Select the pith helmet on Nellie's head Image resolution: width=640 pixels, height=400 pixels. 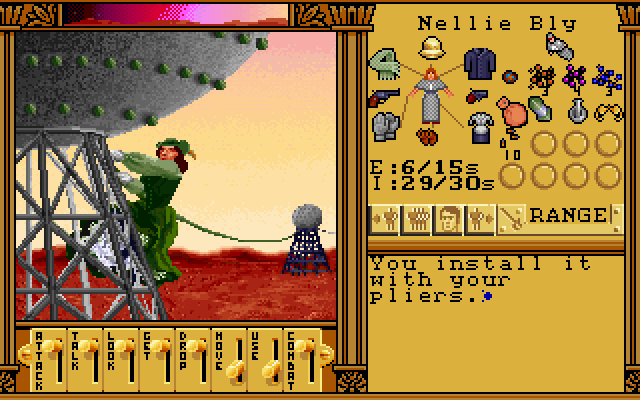point(432,50)
